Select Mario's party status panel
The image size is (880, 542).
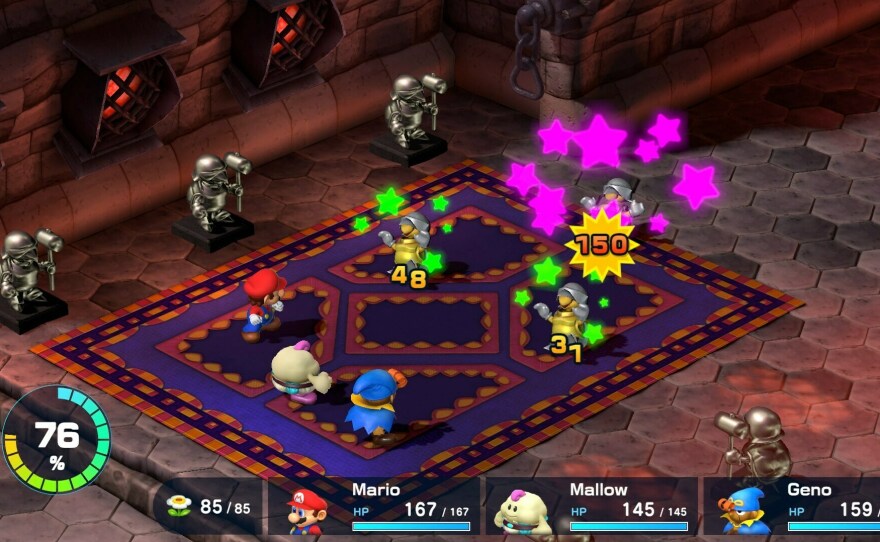click(376, 507)
